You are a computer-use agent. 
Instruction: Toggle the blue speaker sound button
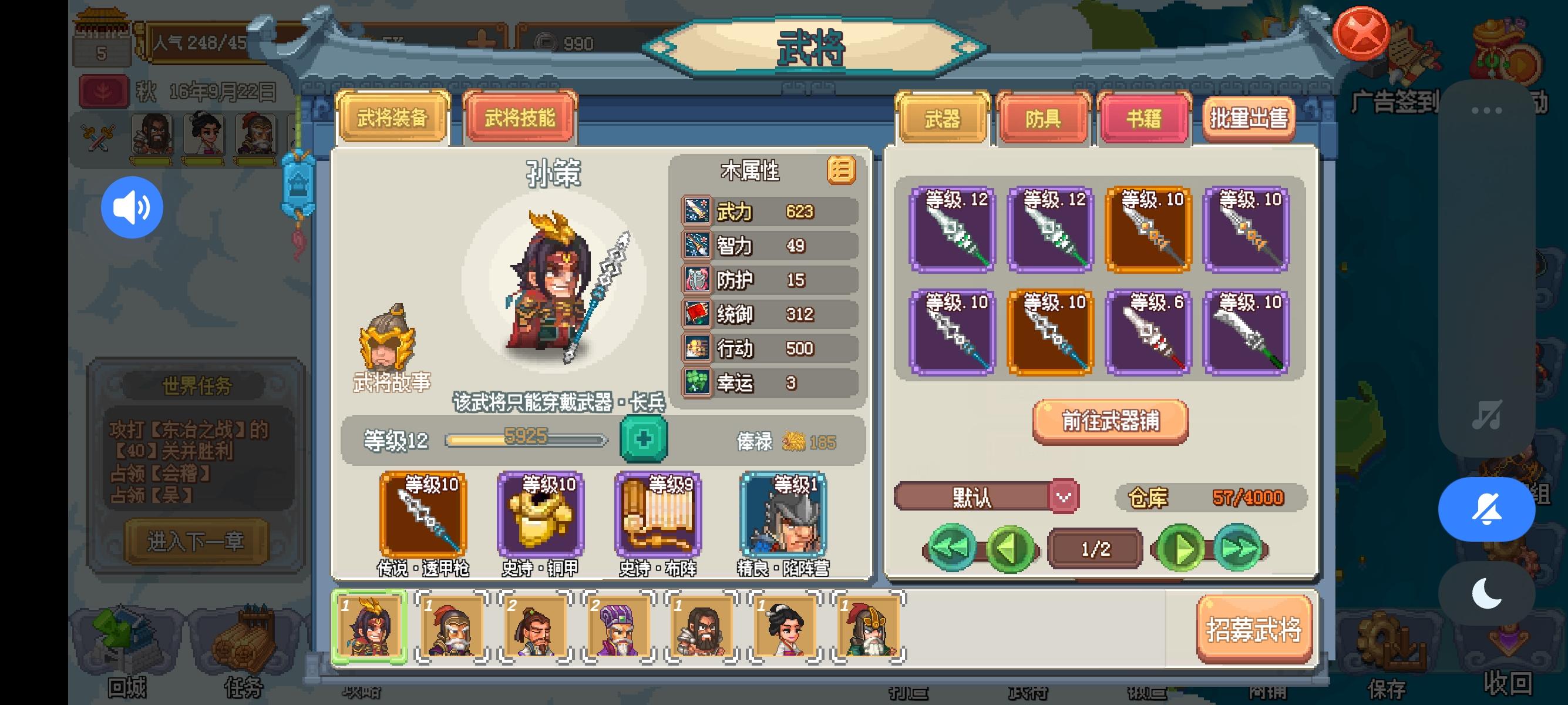pos(132,207)
